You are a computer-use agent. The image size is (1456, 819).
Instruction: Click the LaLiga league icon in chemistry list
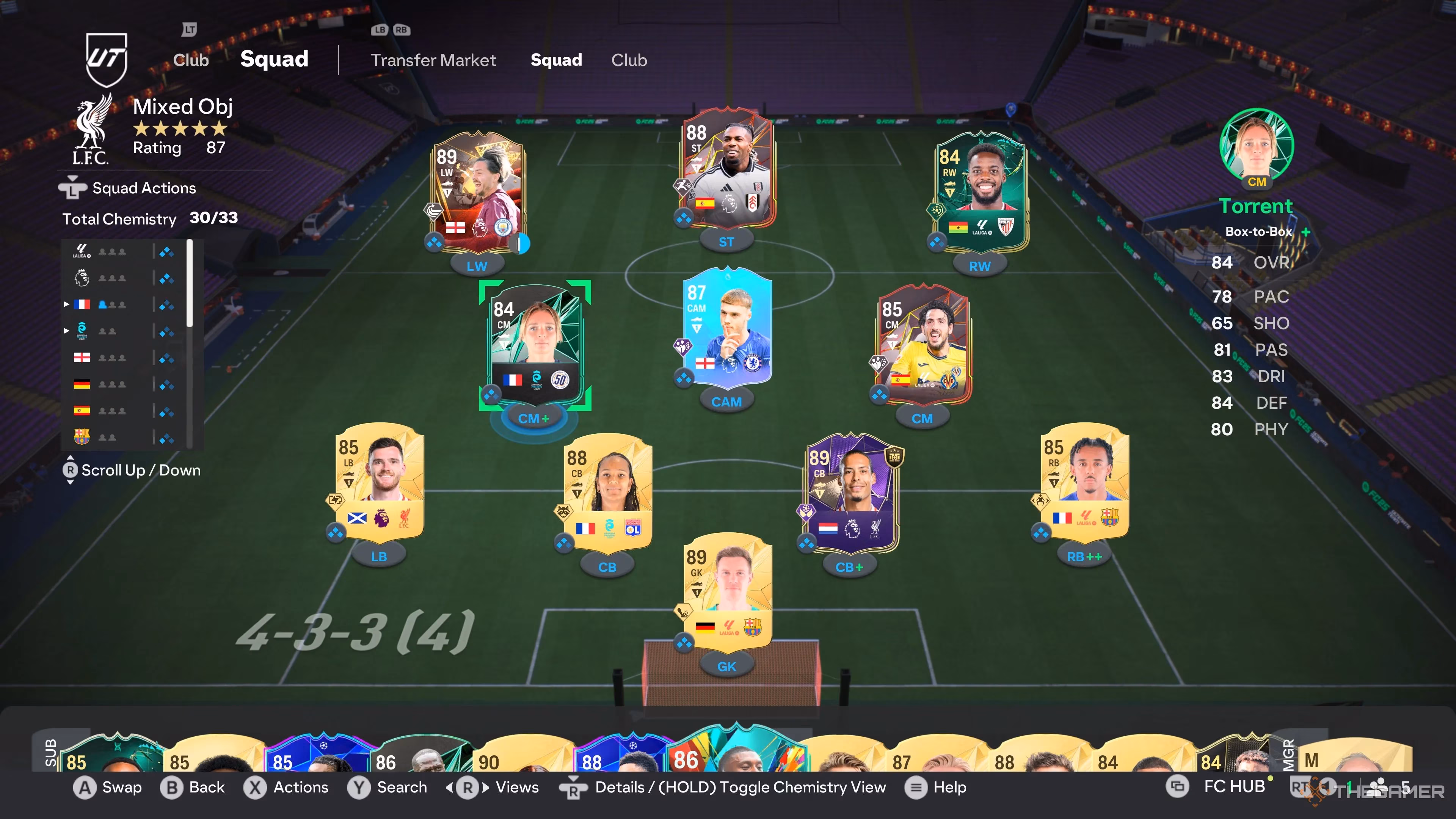coord(81,251)
